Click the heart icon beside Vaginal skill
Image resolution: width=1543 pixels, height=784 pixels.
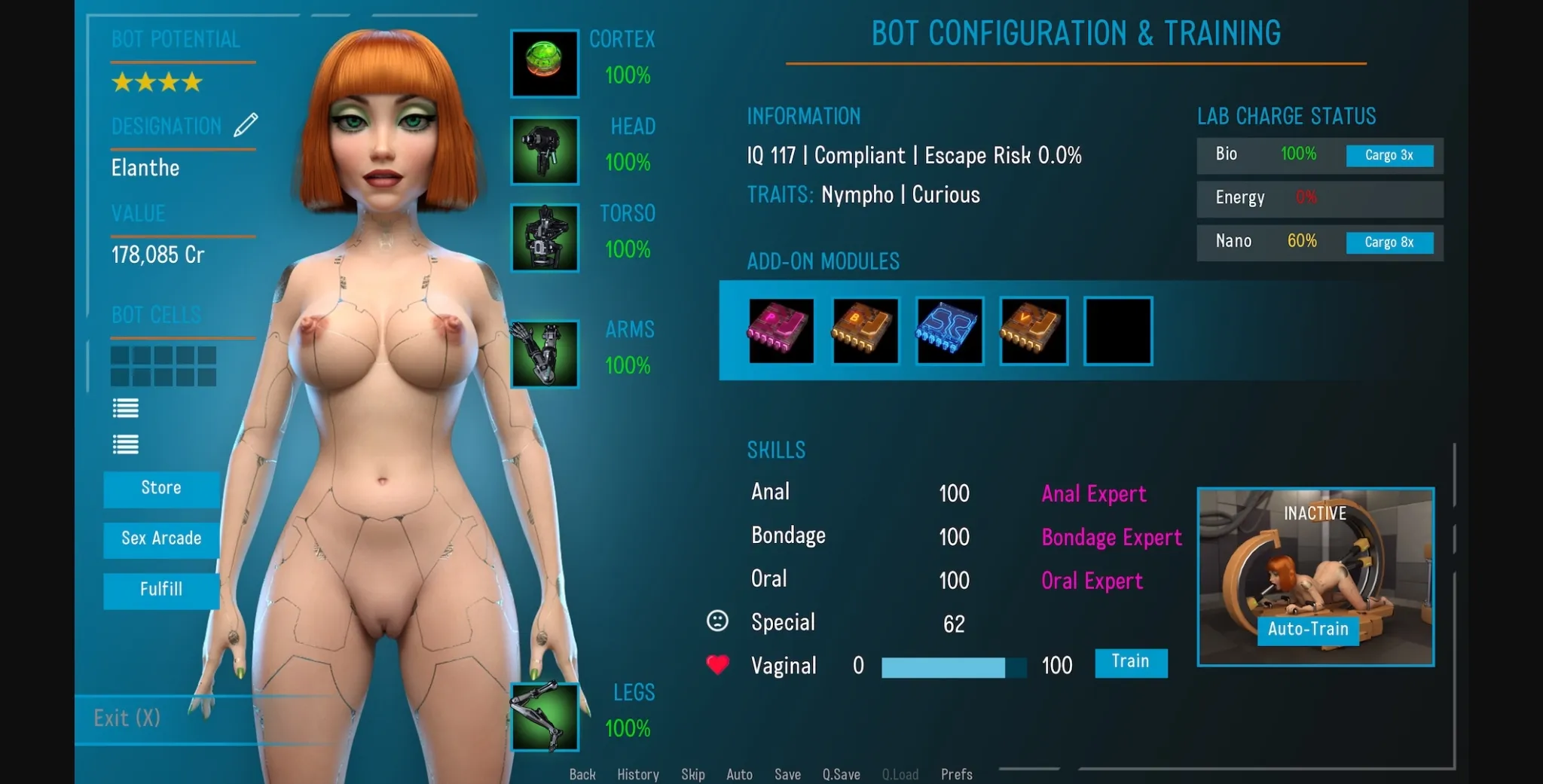[x=717, y=664]
